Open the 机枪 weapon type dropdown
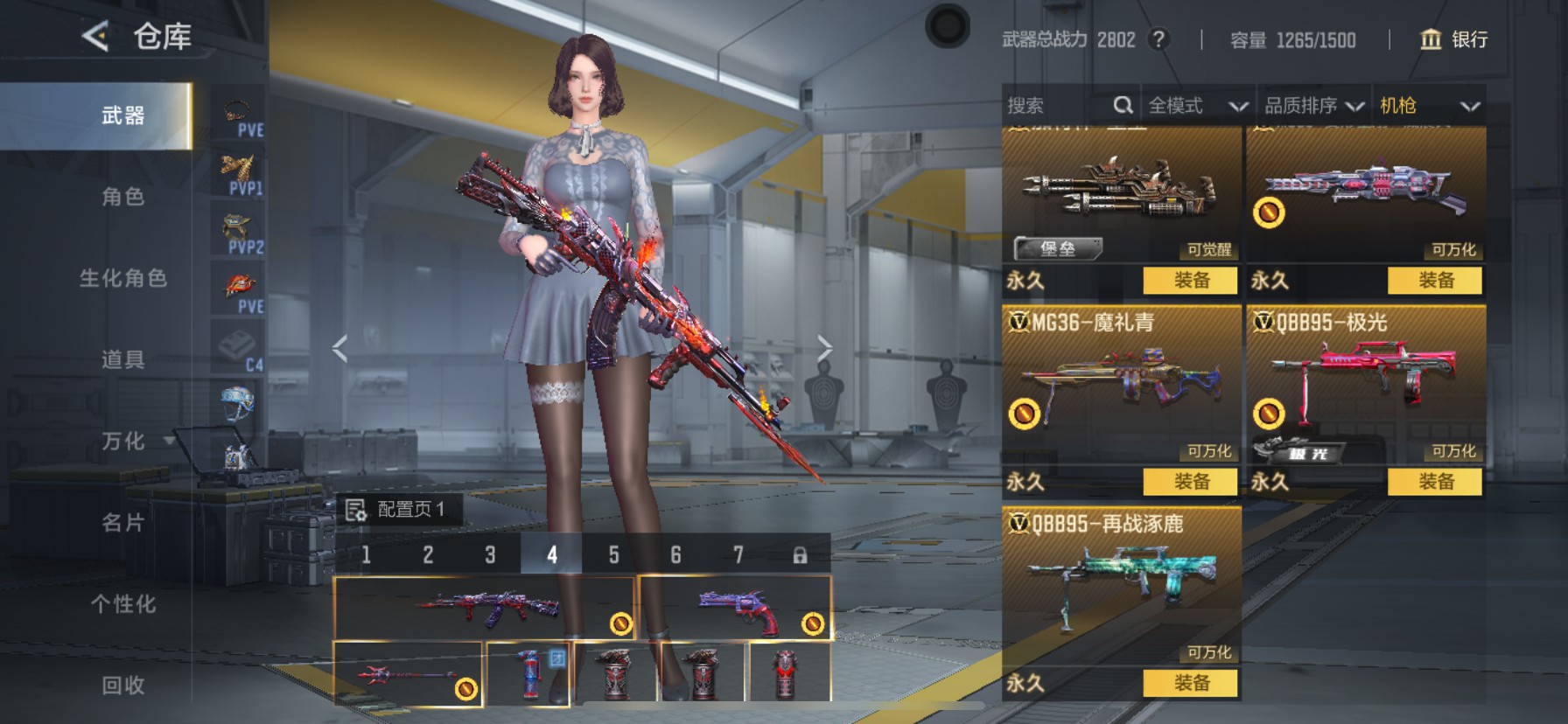Screen dimensions: 1568x724 [x=1429, y=106]
